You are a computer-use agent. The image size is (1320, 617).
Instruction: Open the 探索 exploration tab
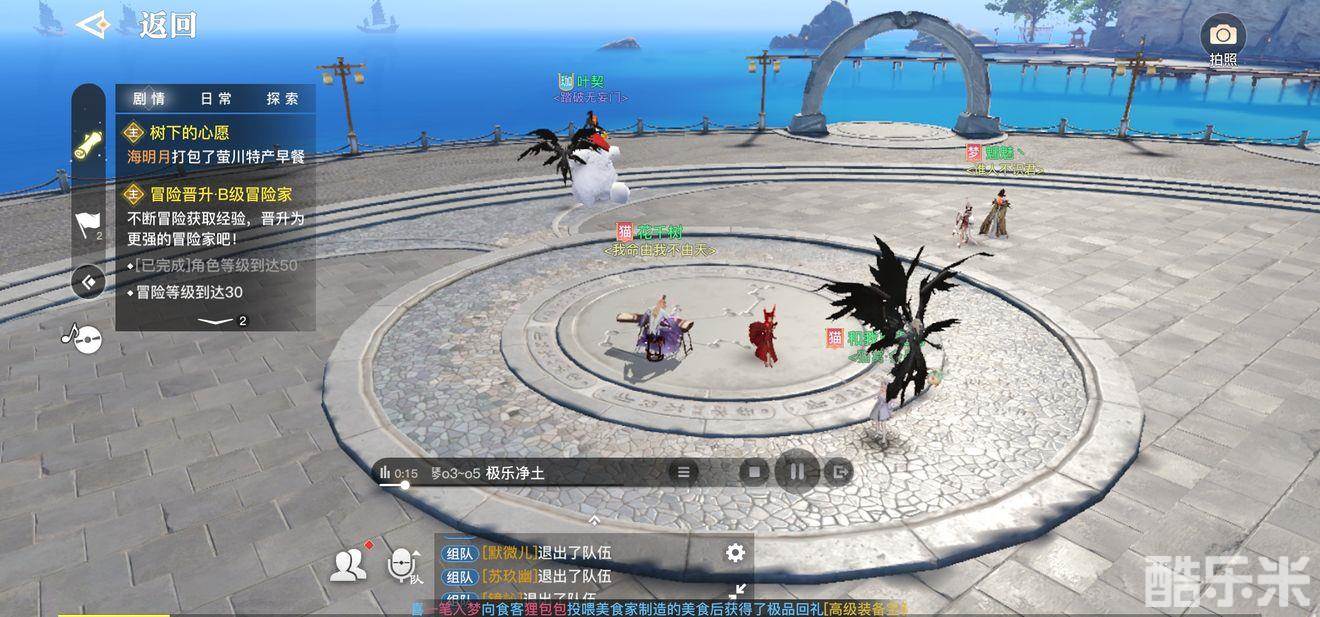click(283, 98)
